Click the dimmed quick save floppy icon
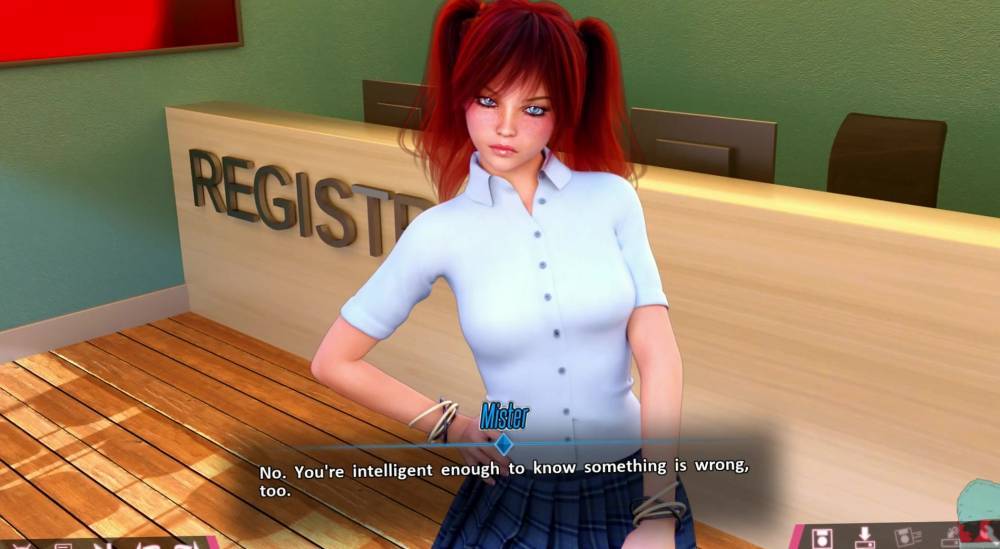The height and width of the screenshot is (549, 1000). click(907, 537)
